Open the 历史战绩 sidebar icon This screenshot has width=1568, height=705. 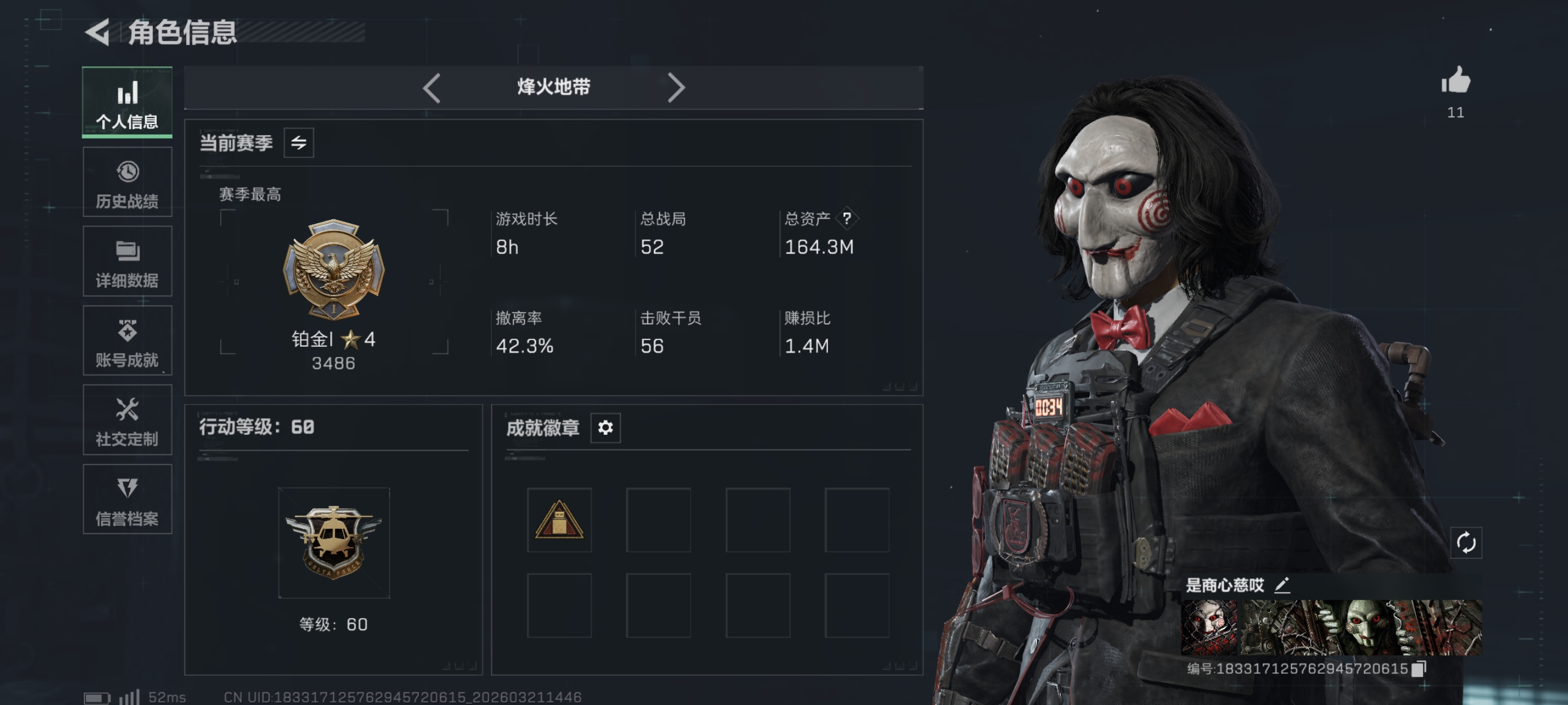pyautogui.click(x=127, y=181)
